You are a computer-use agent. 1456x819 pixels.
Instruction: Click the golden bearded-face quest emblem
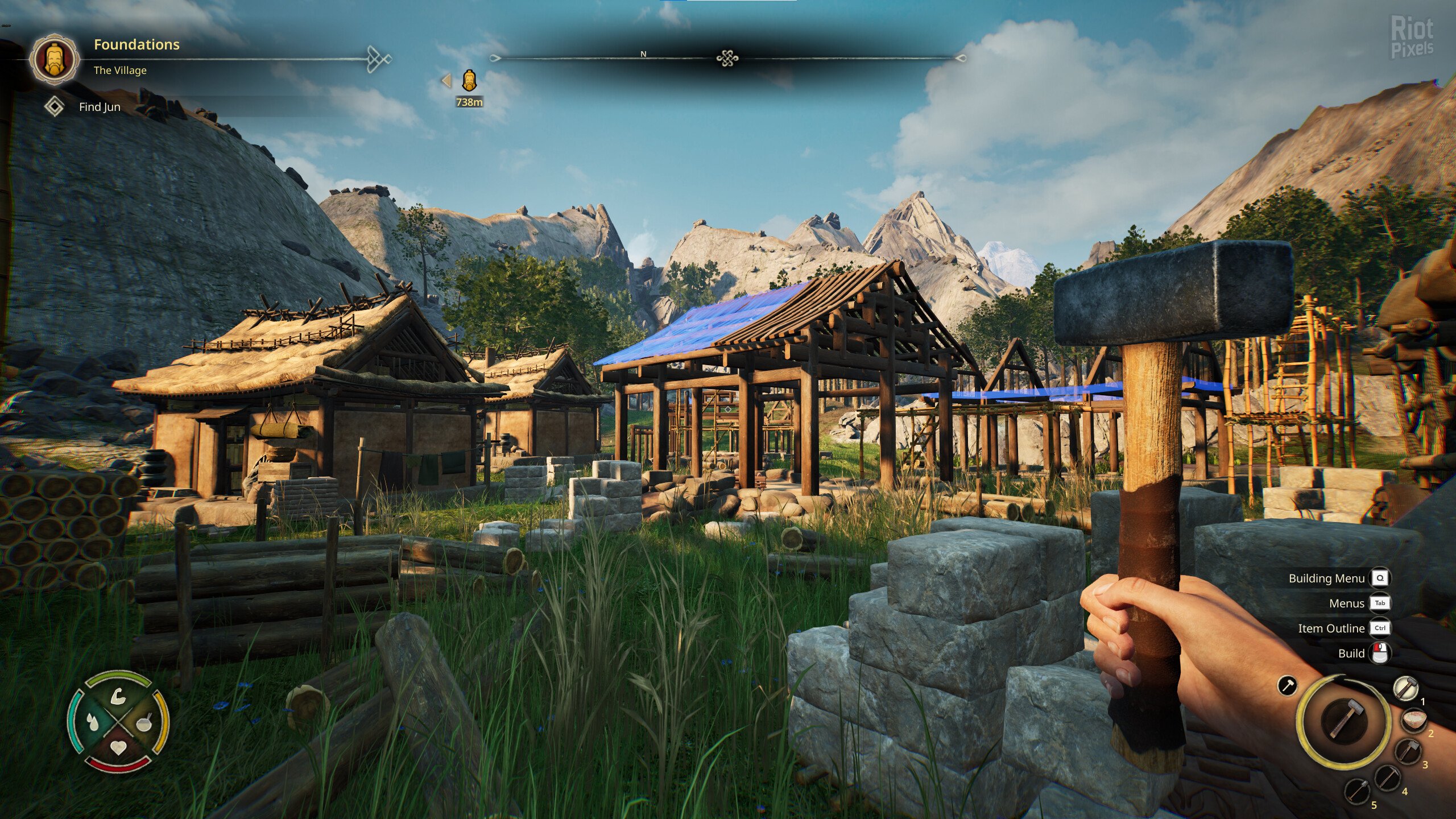coord(55,59)
